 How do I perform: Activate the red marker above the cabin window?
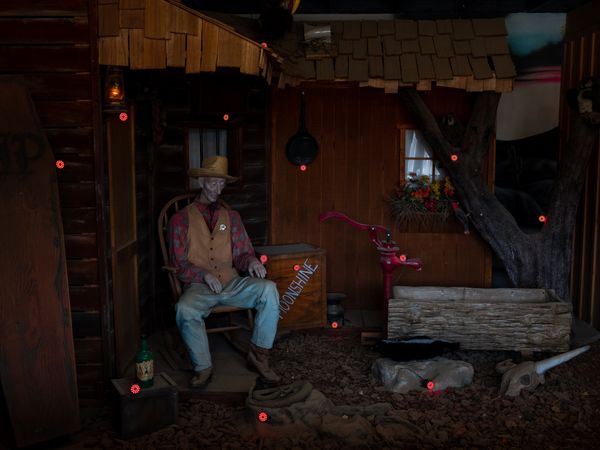[225, 117]
